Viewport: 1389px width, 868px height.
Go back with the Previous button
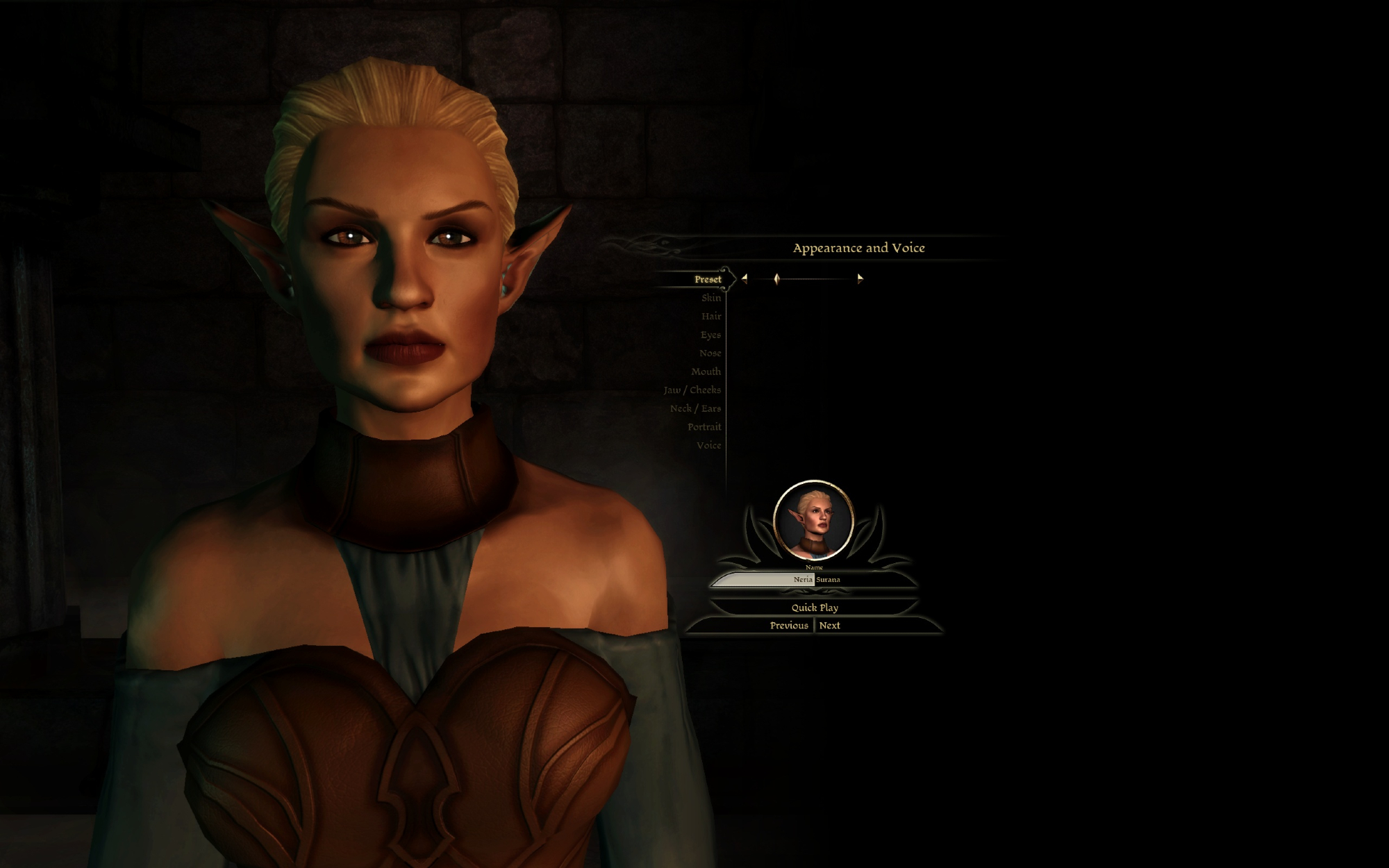click(788, 626)
